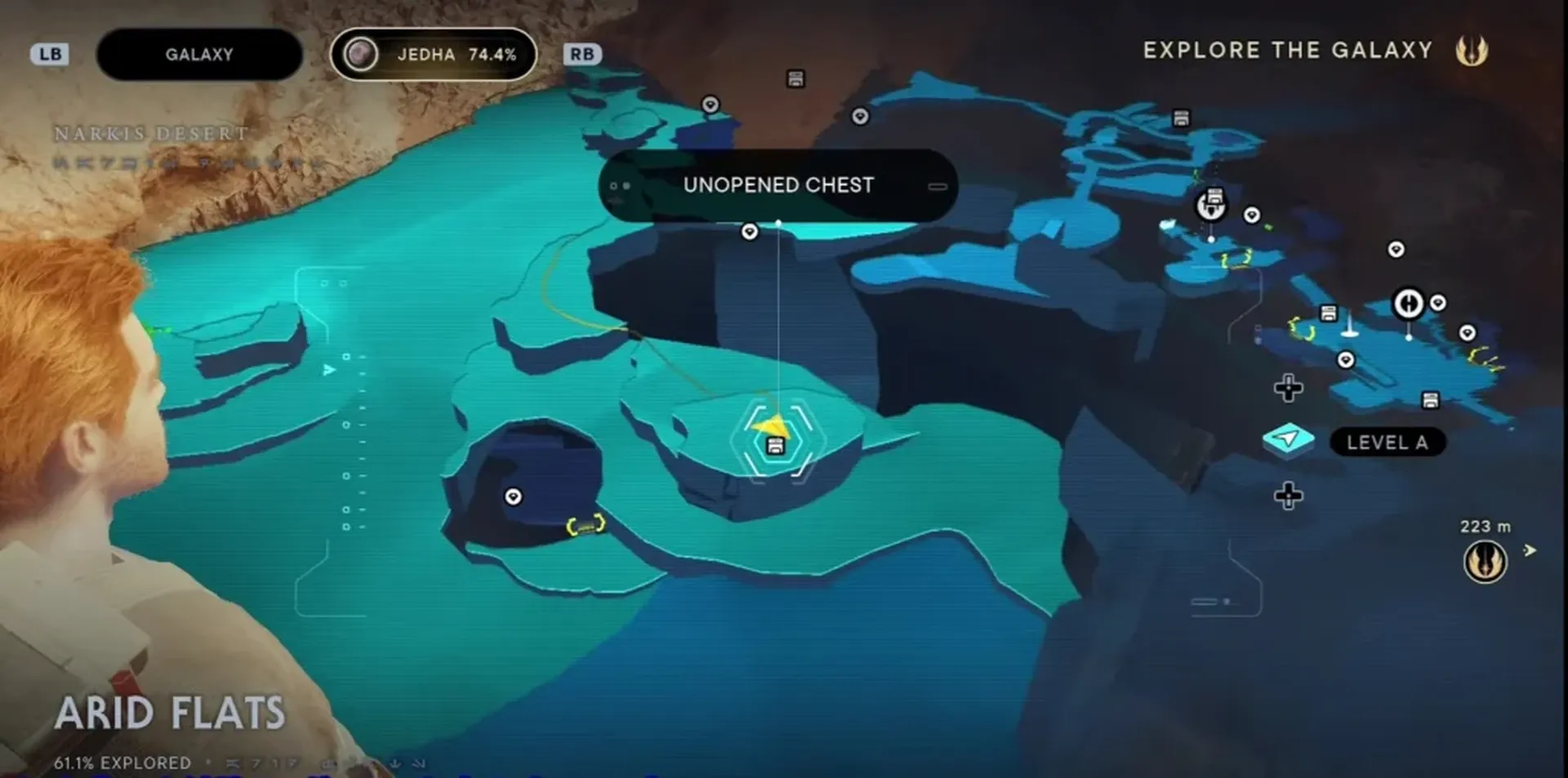
Task: Click the Level A floor label
Action: pos(1387,442)
